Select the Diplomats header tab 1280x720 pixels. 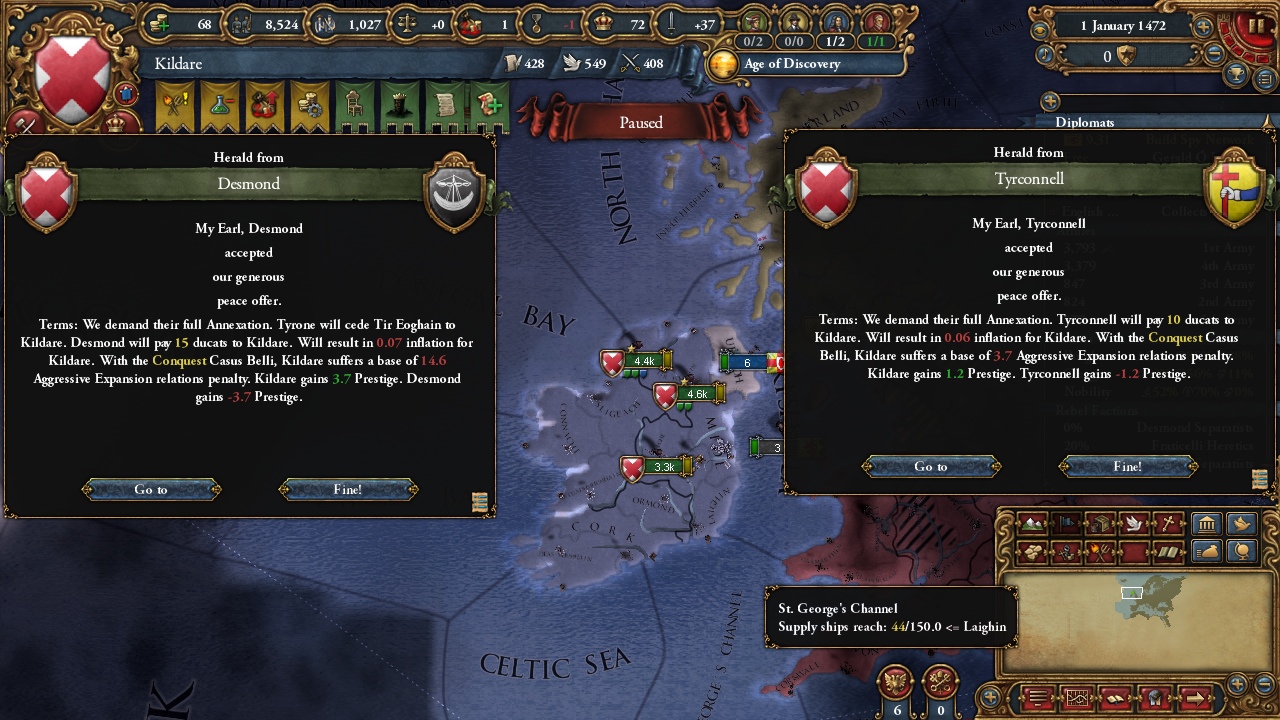[1085, 122]
